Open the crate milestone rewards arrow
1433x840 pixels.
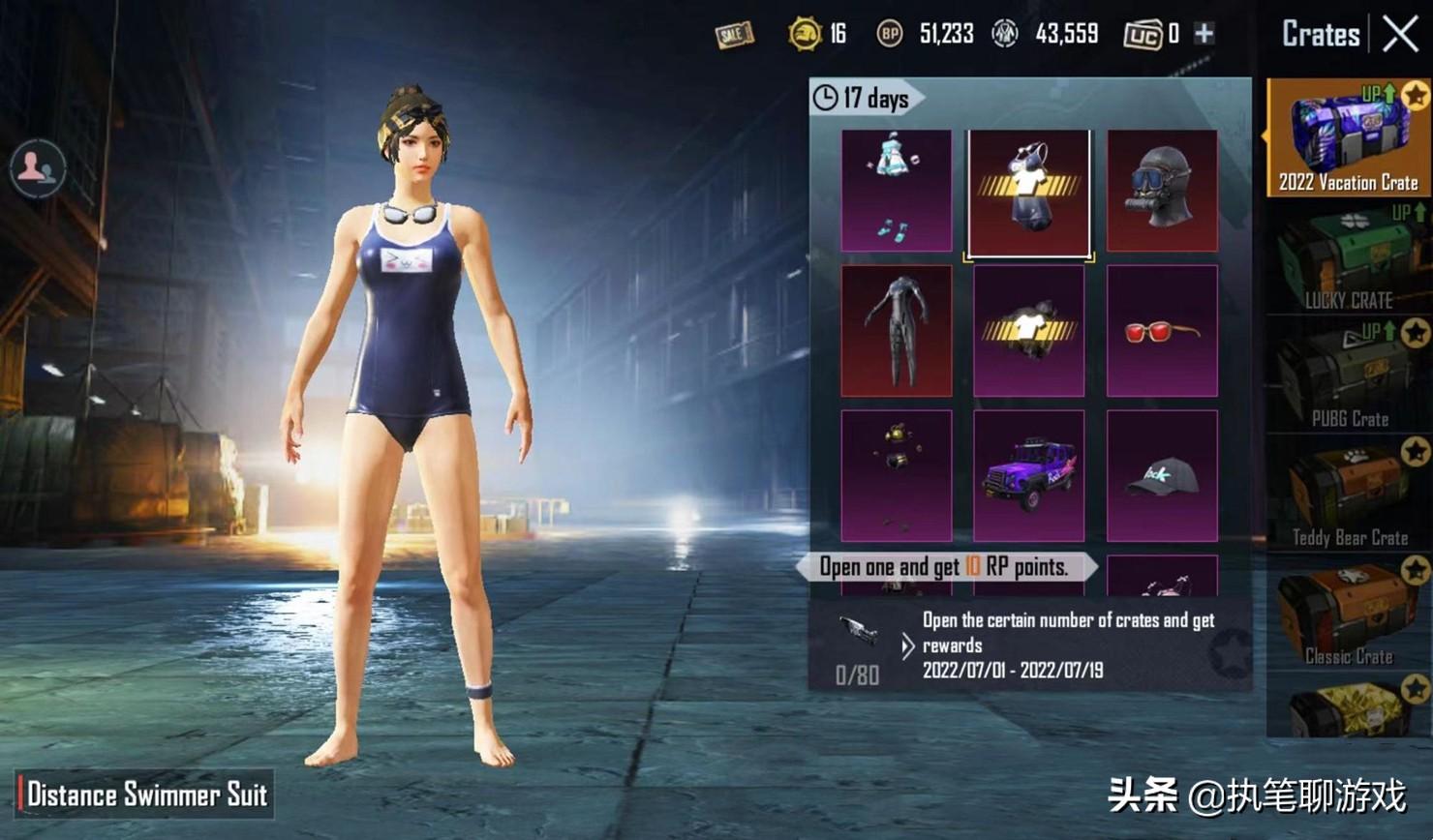point(907,645)
